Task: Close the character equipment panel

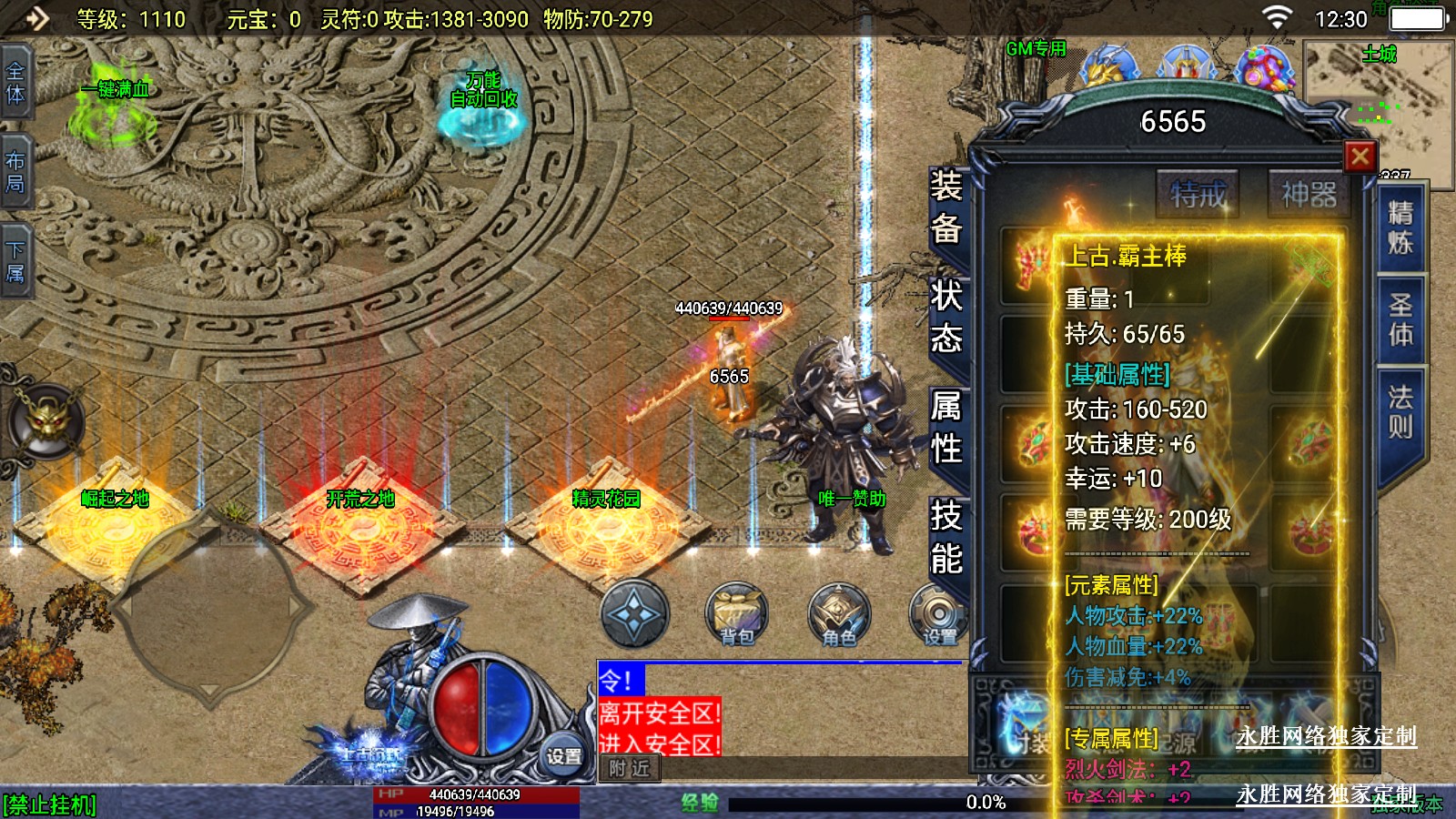Action: (x=1360, y=157)
